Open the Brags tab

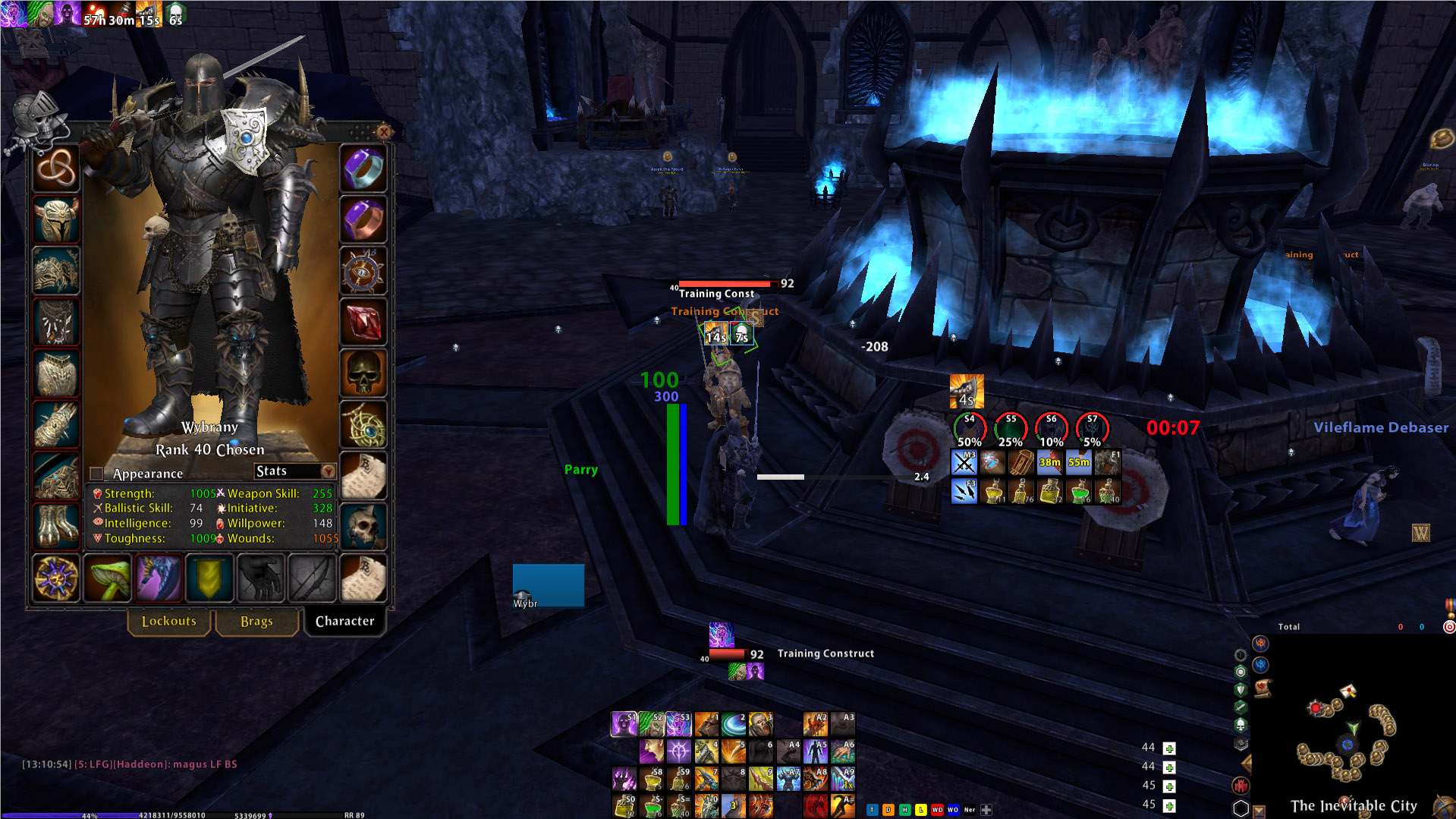pos(256,622)
